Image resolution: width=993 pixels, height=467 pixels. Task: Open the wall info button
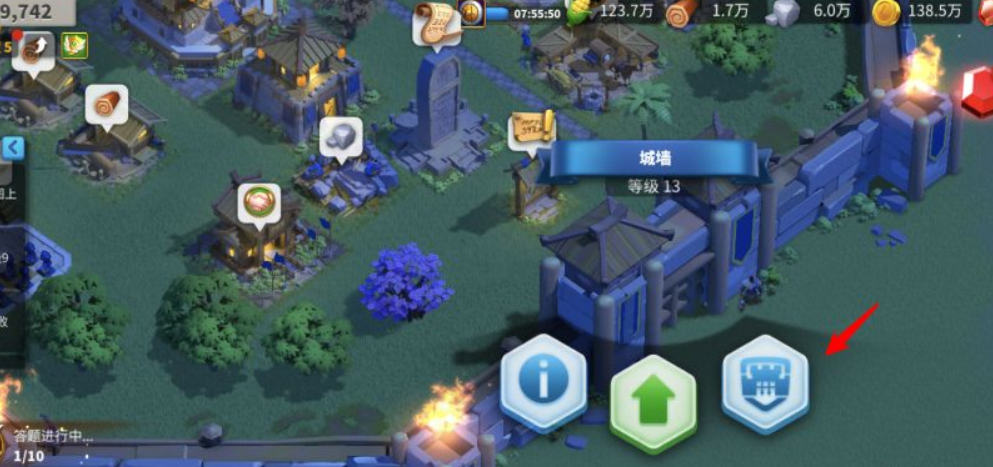click(543, 379)
